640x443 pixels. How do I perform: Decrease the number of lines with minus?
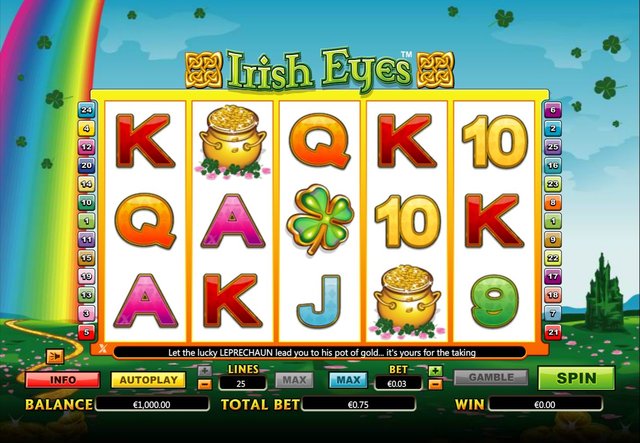click(204, 384)
